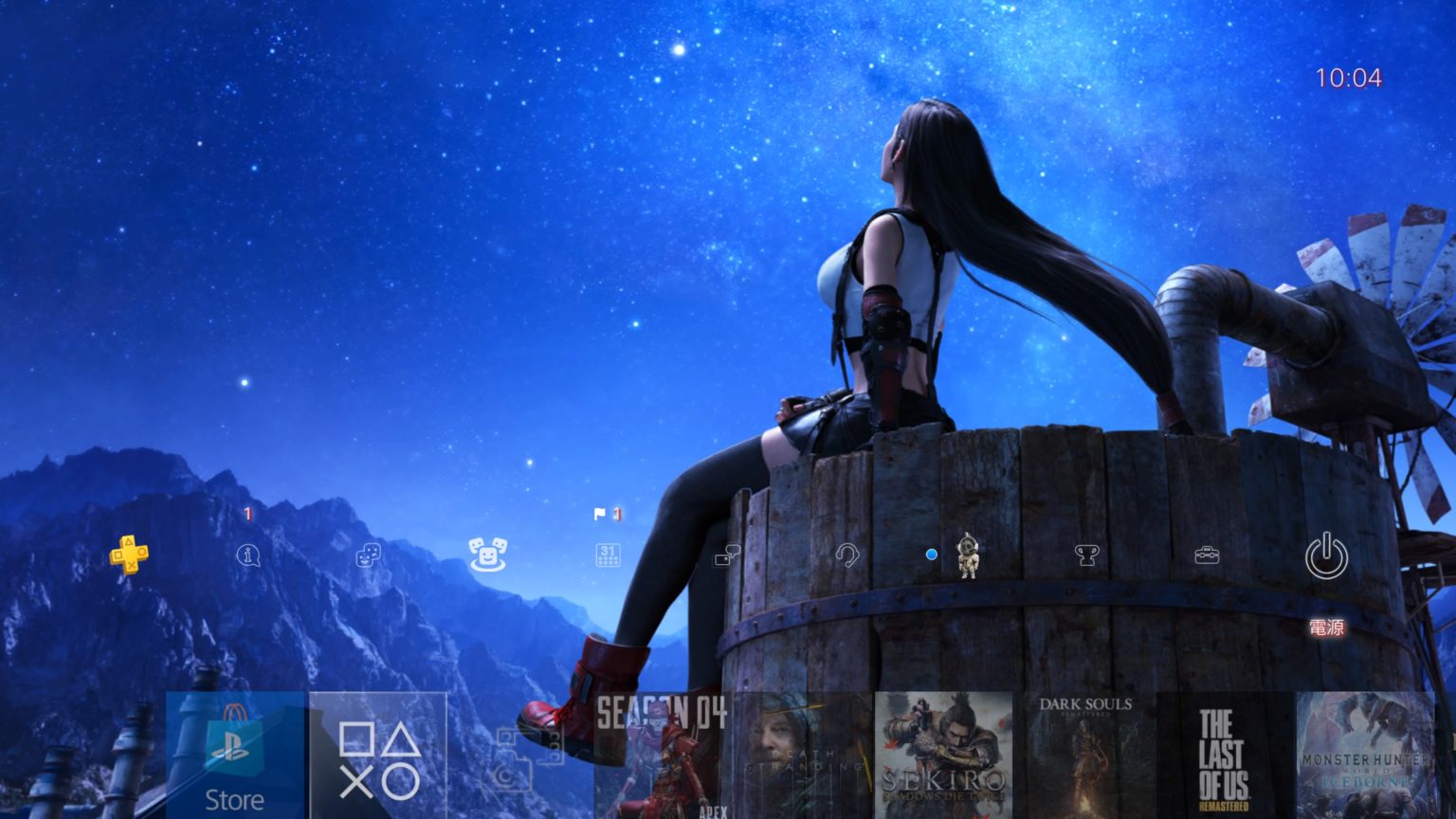Launch the Dark Souls Remastered tile

[1084, 755]
